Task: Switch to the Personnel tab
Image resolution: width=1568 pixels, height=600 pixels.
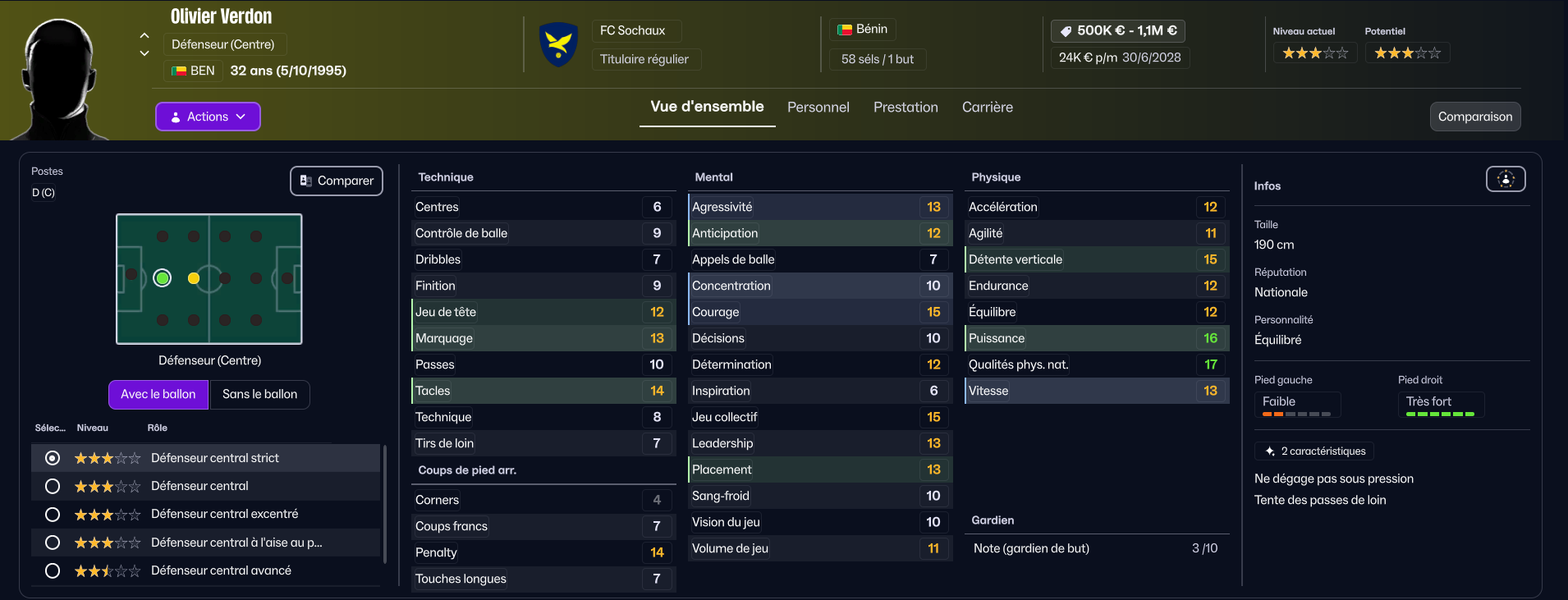Action: click(x=818, y=108)
